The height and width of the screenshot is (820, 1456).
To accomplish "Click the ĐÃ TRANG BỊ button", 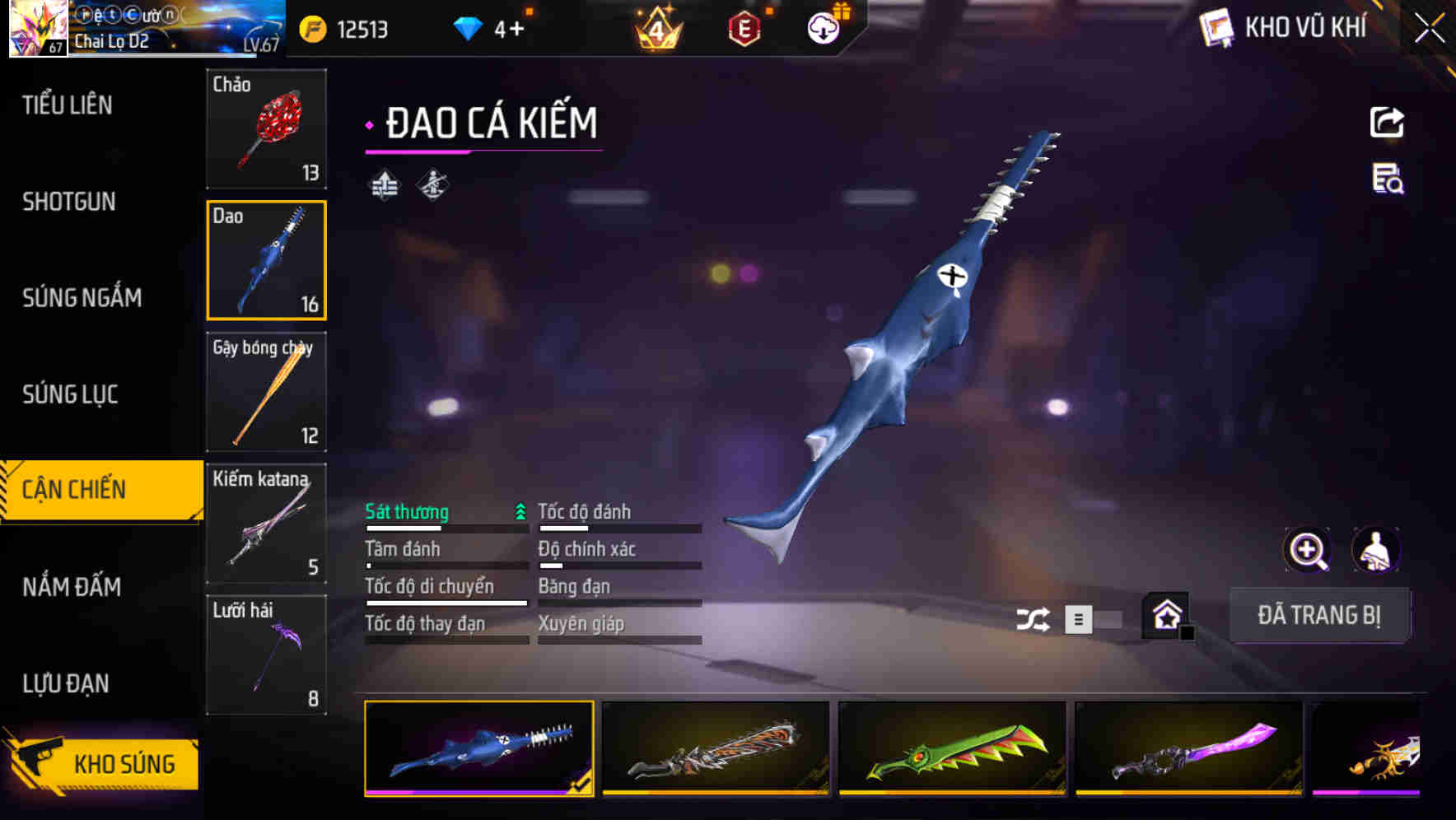I will click(1320, 615).
